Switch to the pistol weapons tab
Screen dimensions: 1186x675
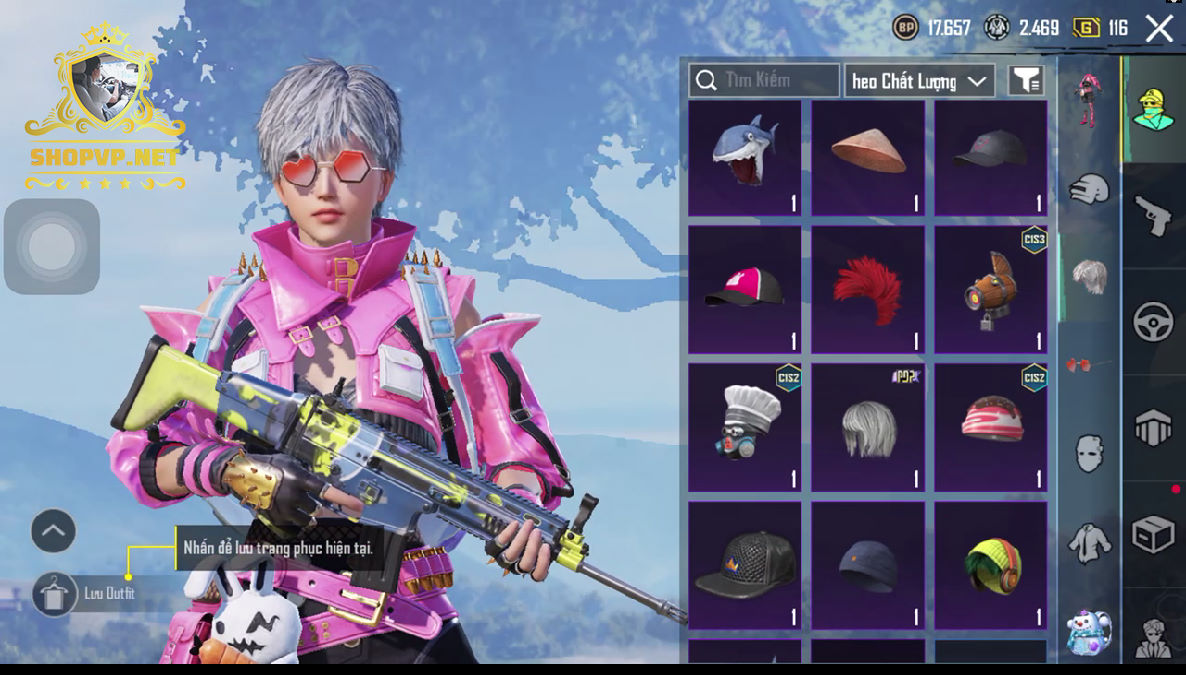pos(1153,214)
